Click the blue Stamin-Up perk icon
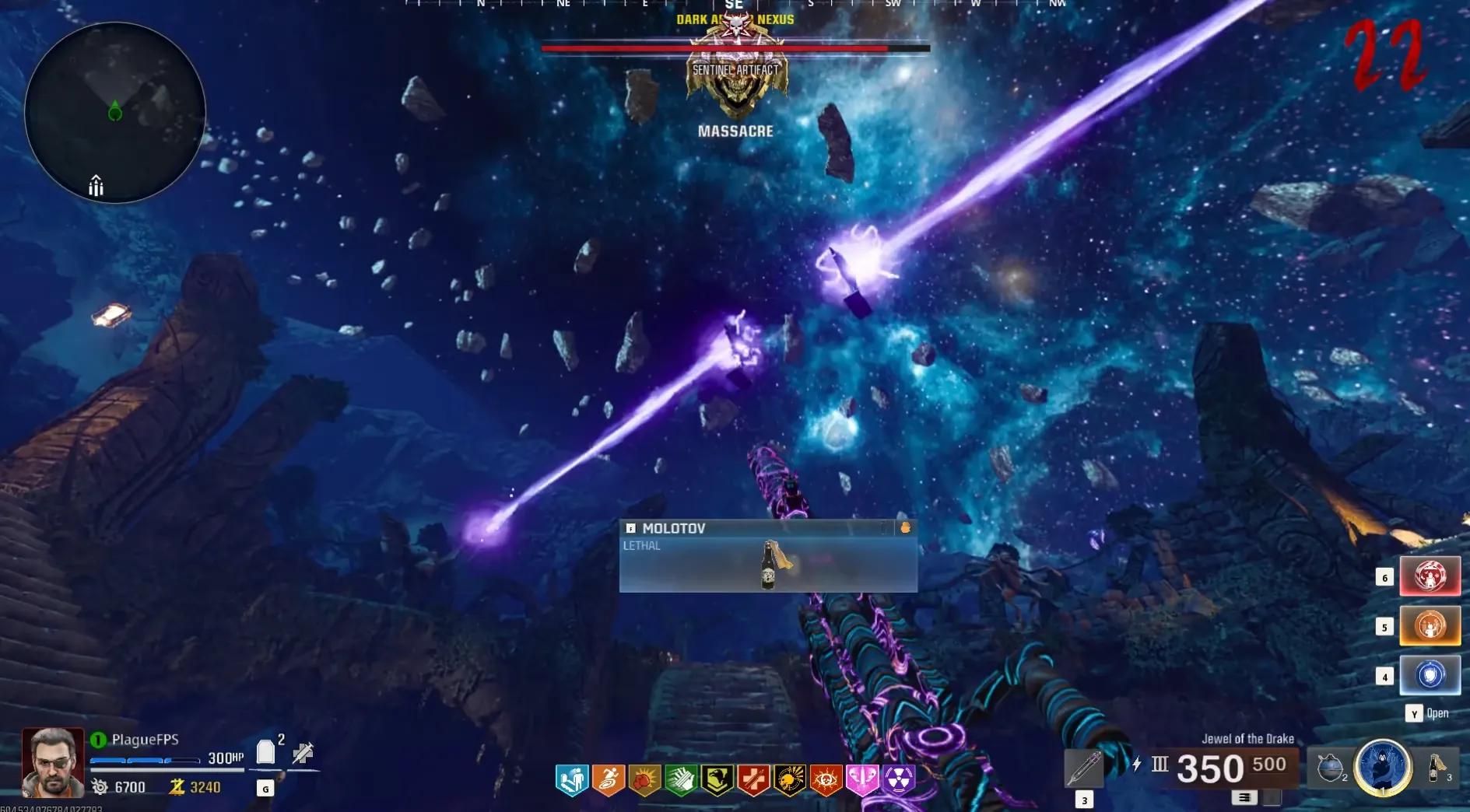The width and height of the screenshot is (1470, 812). (572, 779)
